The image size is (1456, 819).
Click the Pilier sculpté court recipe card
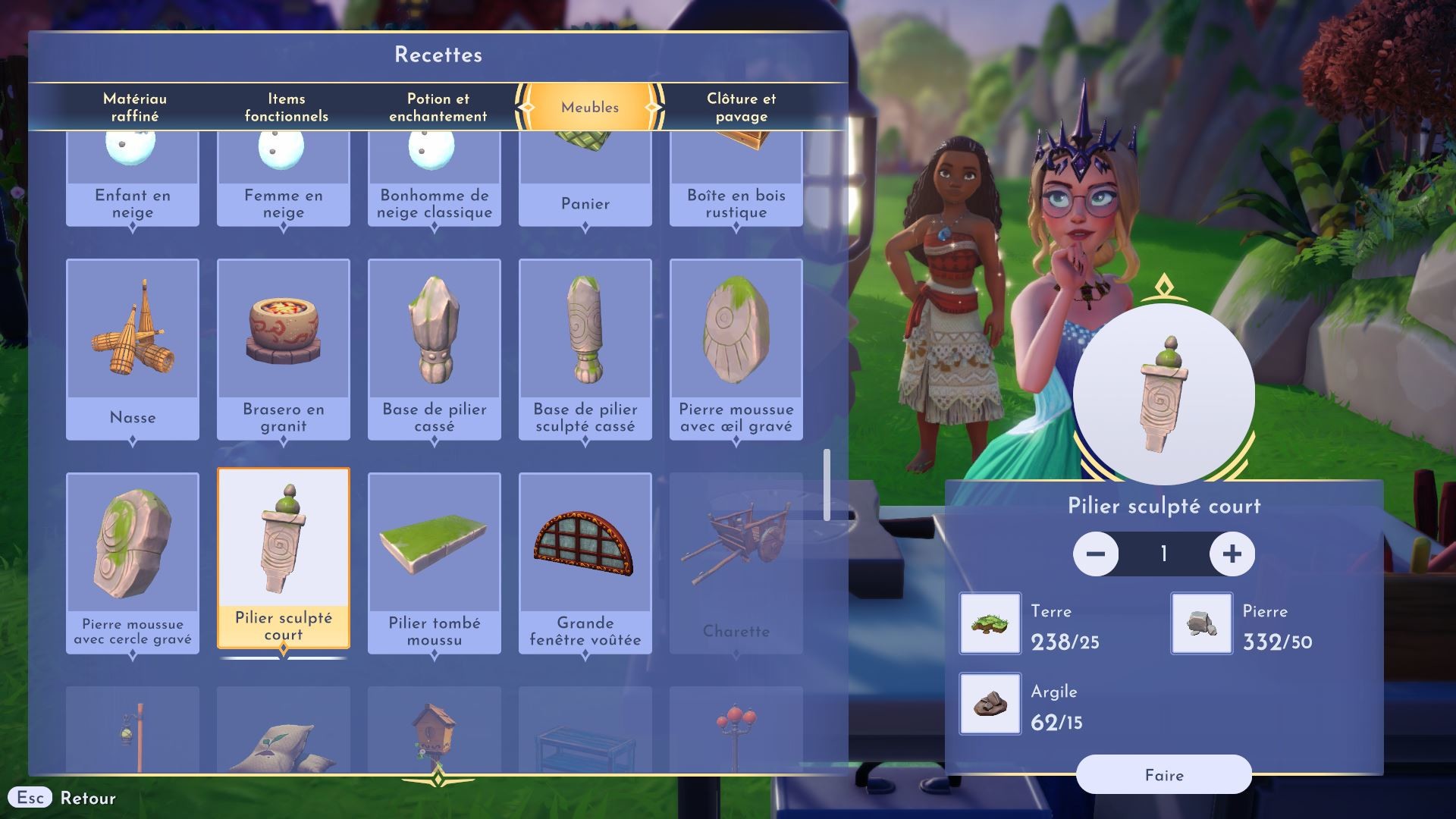click(x=284, y=559)
